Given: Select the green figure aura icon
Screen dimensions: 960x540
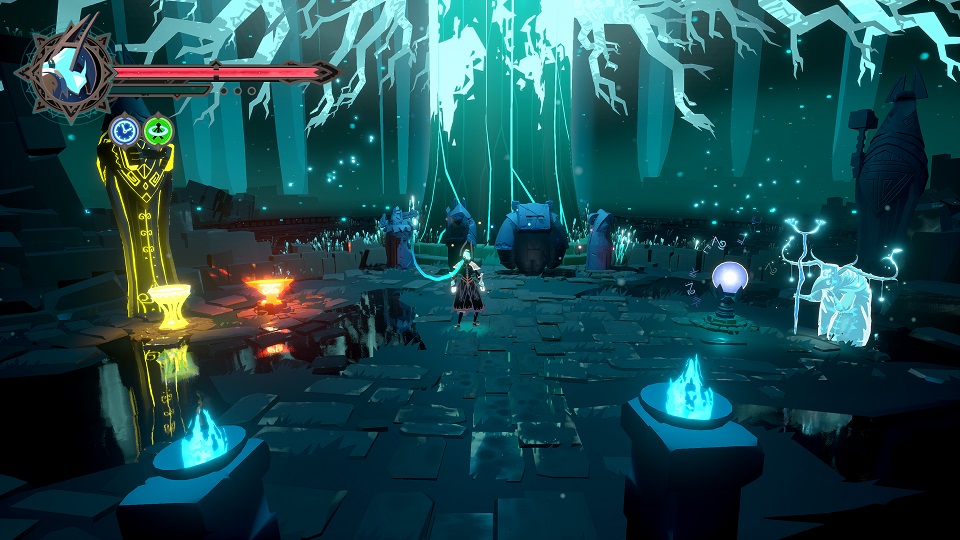Looking at the screenshot, I should (x=157, y=130).
